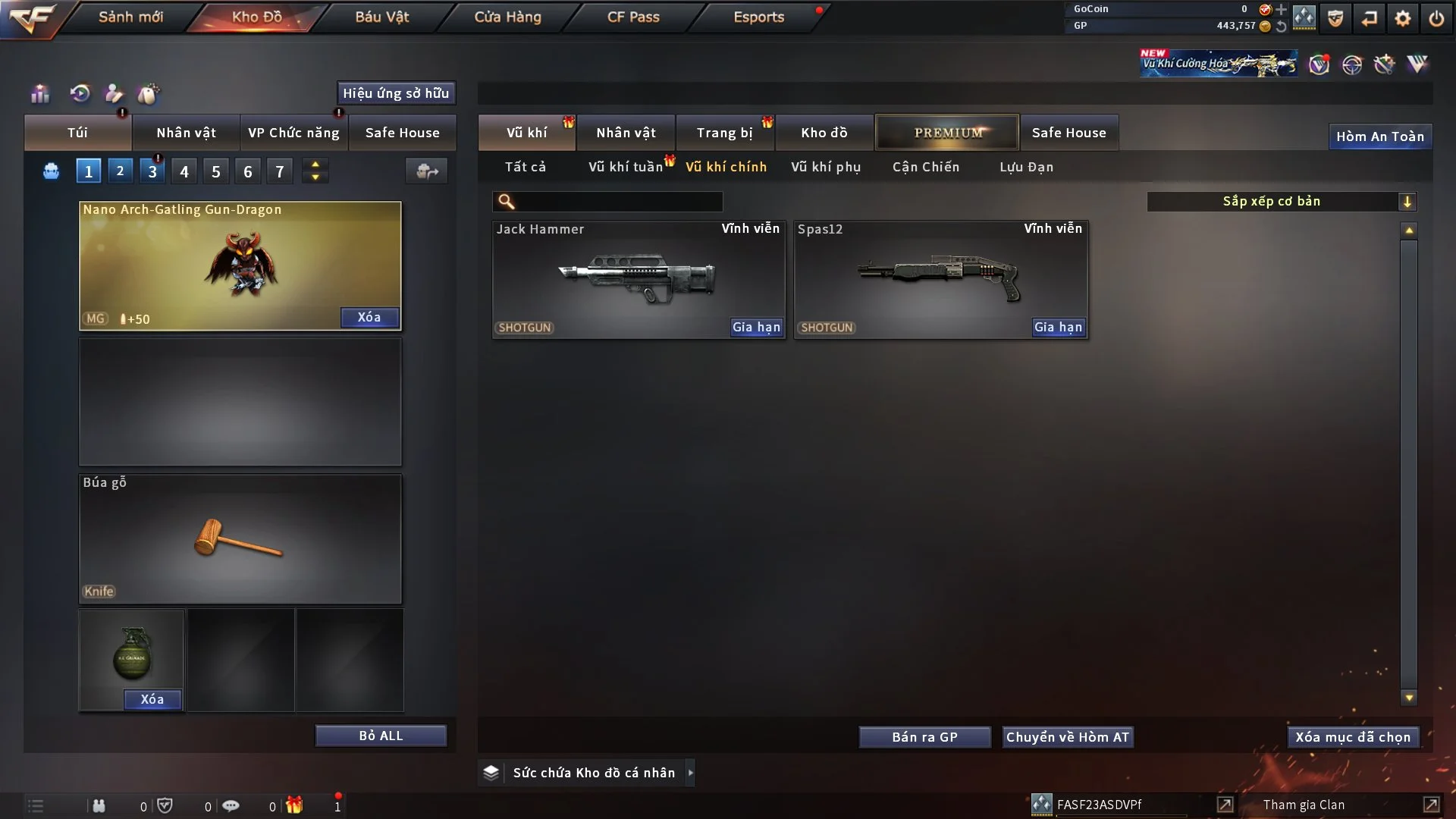1456x819 pixels.
Task: Click the Bỏ ALL button
Action: (381, 736)
